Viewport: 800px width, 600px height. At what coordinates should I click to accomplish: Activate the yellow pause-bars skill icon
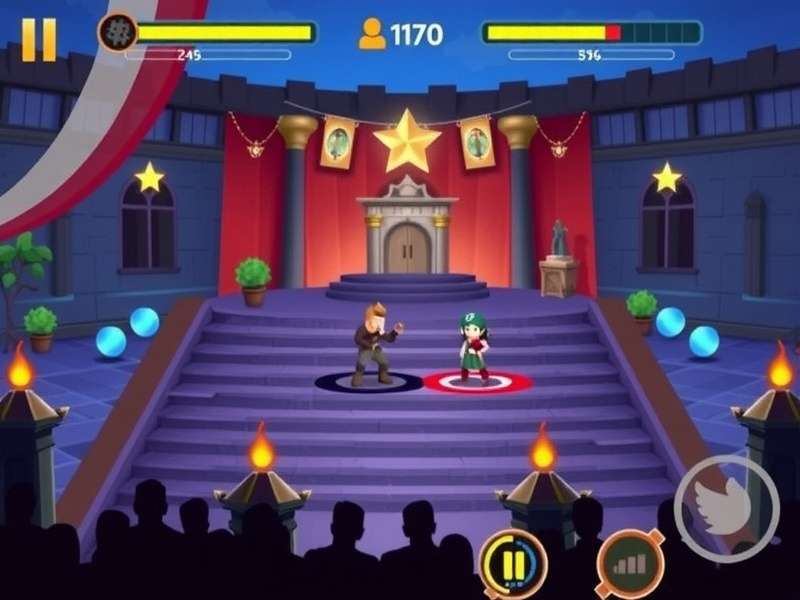tap(513, 564)
